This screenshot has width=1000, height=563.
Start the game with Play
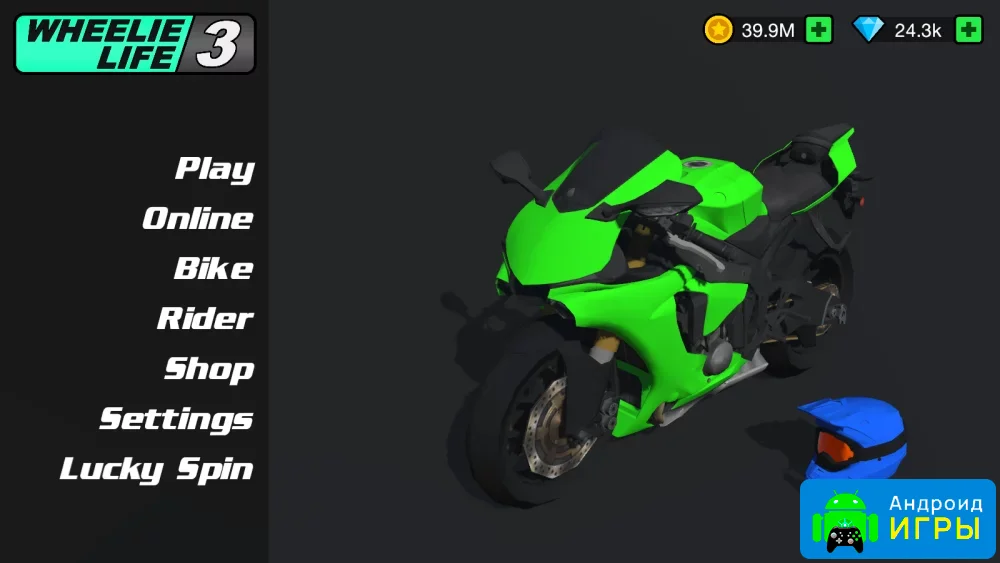pyautogui.click(x=215, y=168)
